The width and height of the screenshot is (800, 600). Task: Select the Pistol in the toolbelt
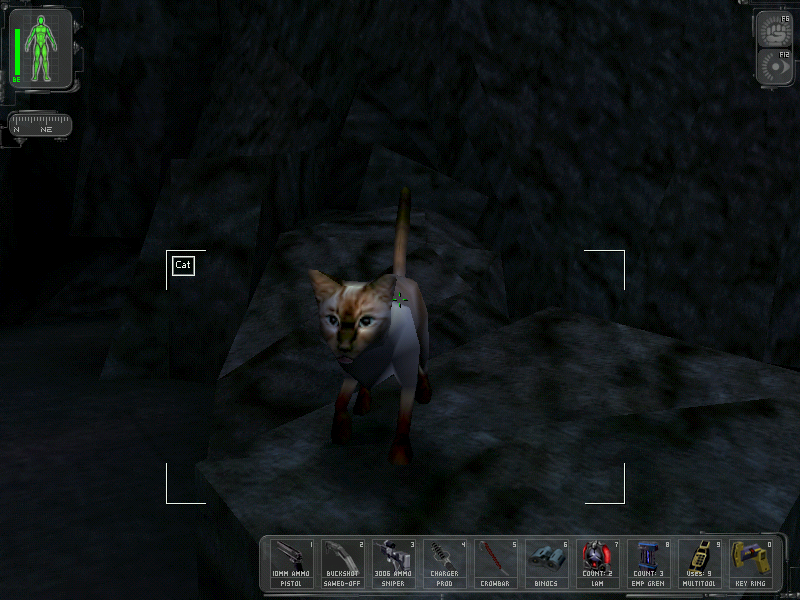[x=293, y=564]
